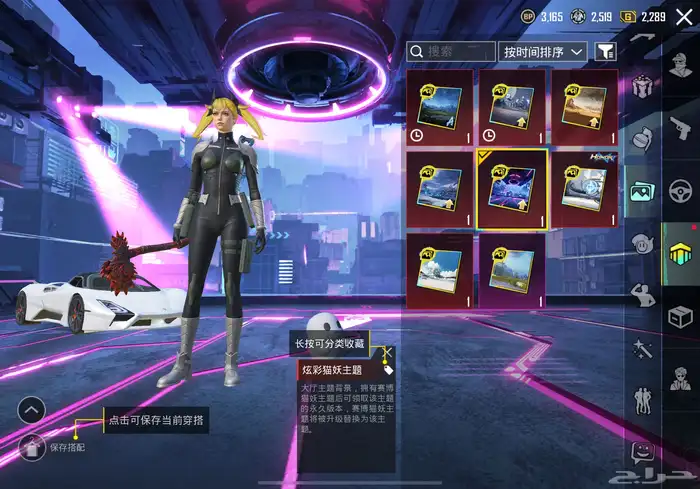Close the inventory screen with the X
700x489 pixels.
point(683,16)
